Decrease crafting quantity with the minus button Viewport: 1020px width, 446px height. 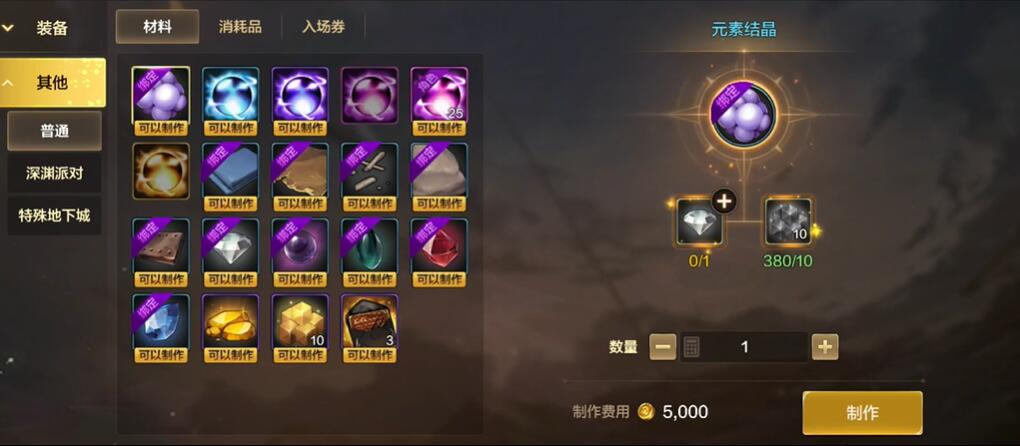[663, 347]
